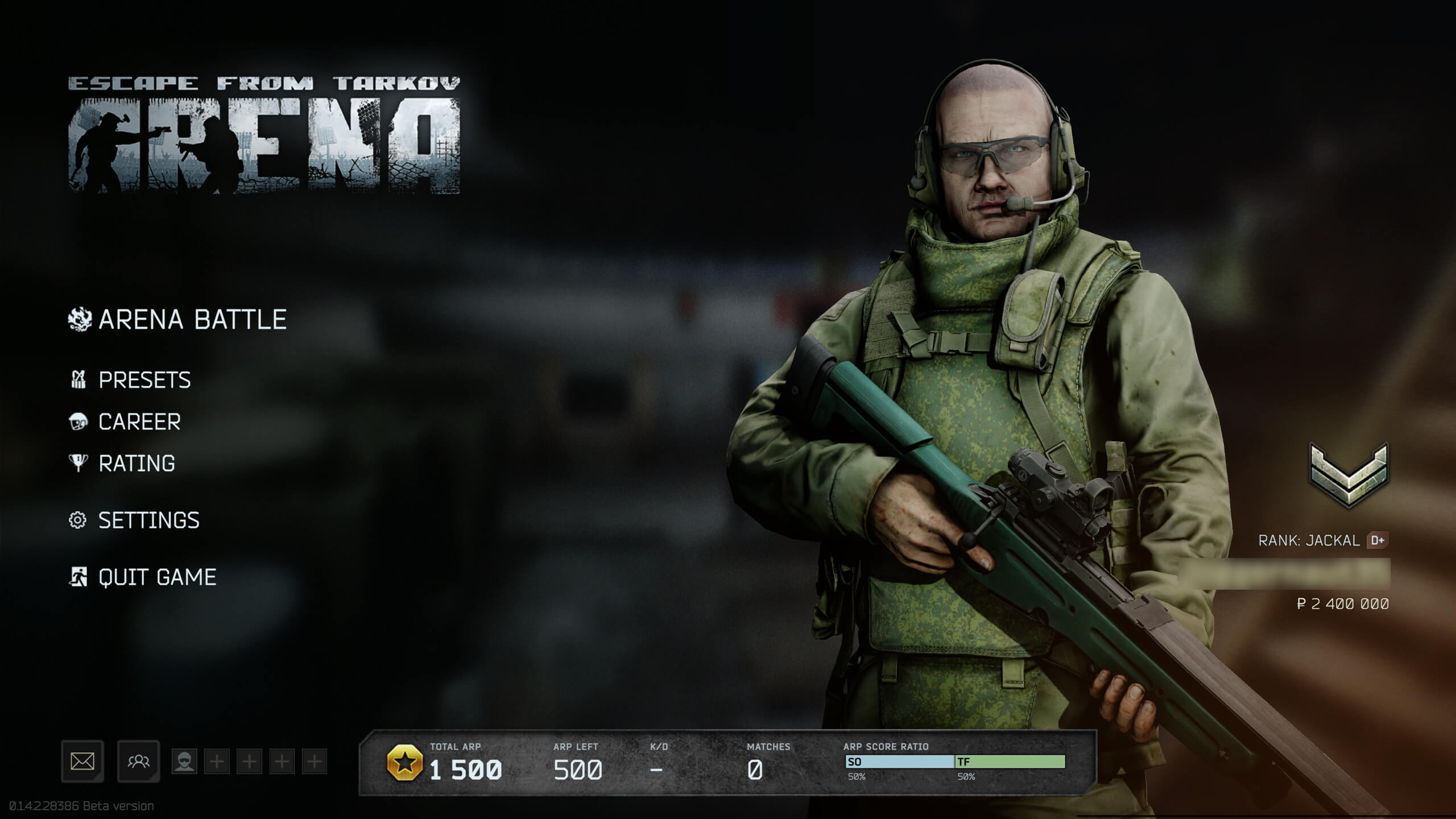The width and height of the screenshot is (1456, 819).
Task: Select the Arena Battle emblem icon
Action: pyautogui.click(x=80, y=319)
